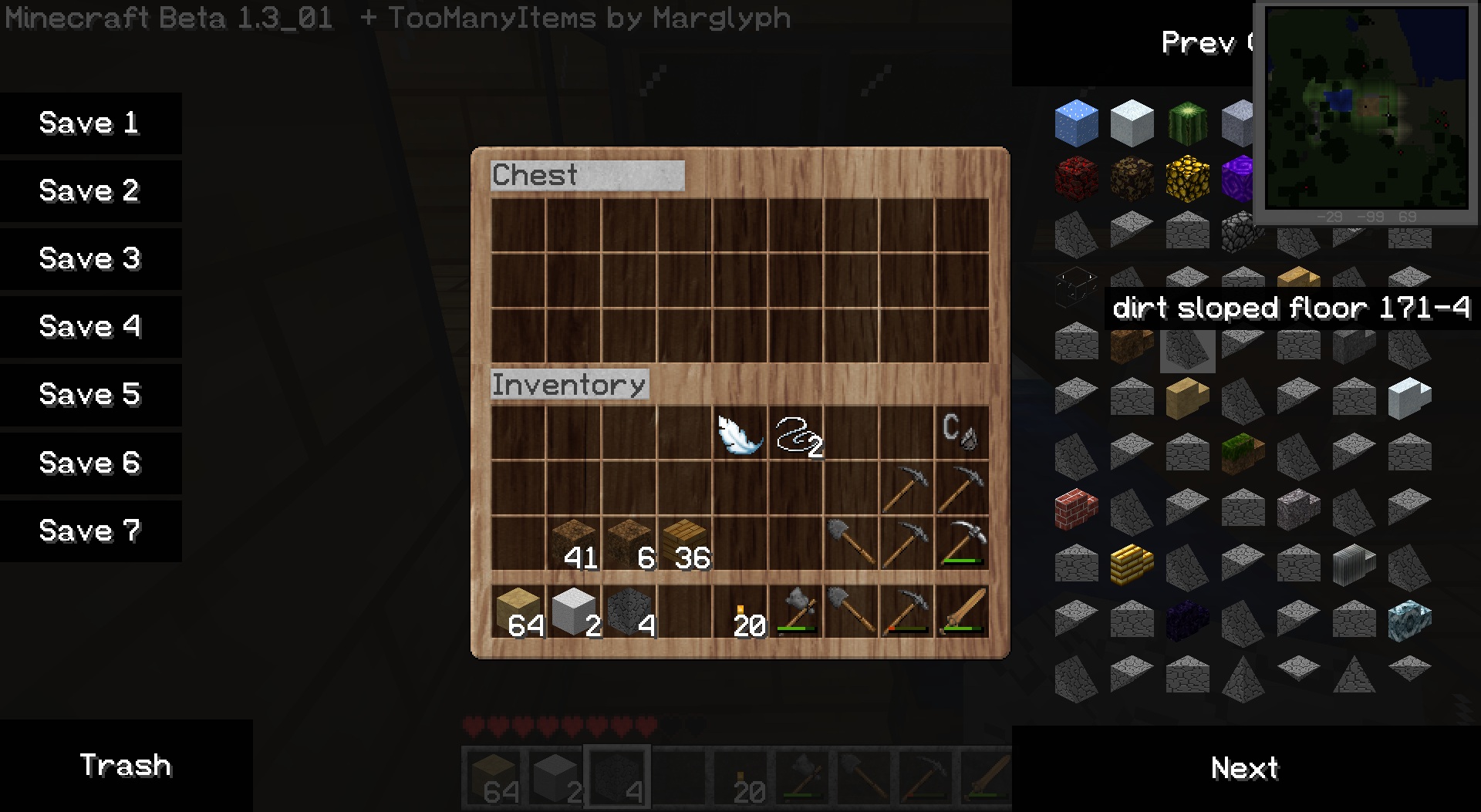Click the cactus block in the item list

(x=1187, y=123)
